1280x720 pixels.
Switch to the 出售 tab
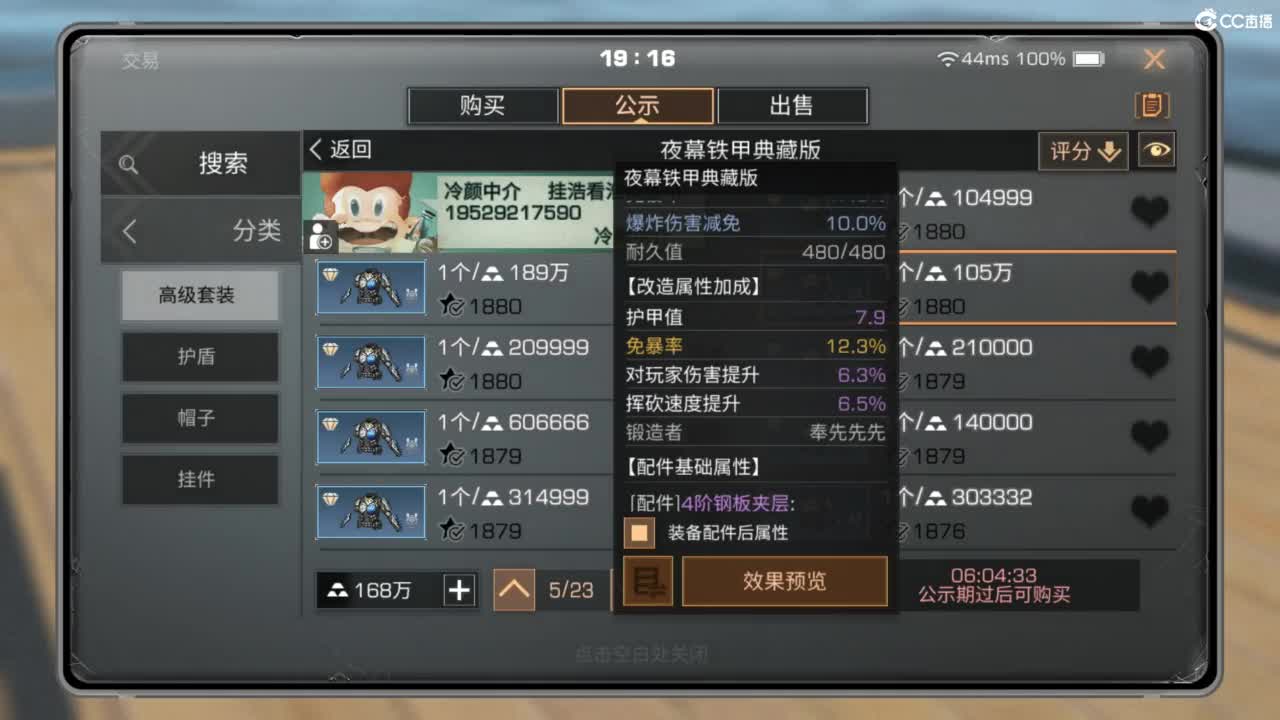[791, 105]
